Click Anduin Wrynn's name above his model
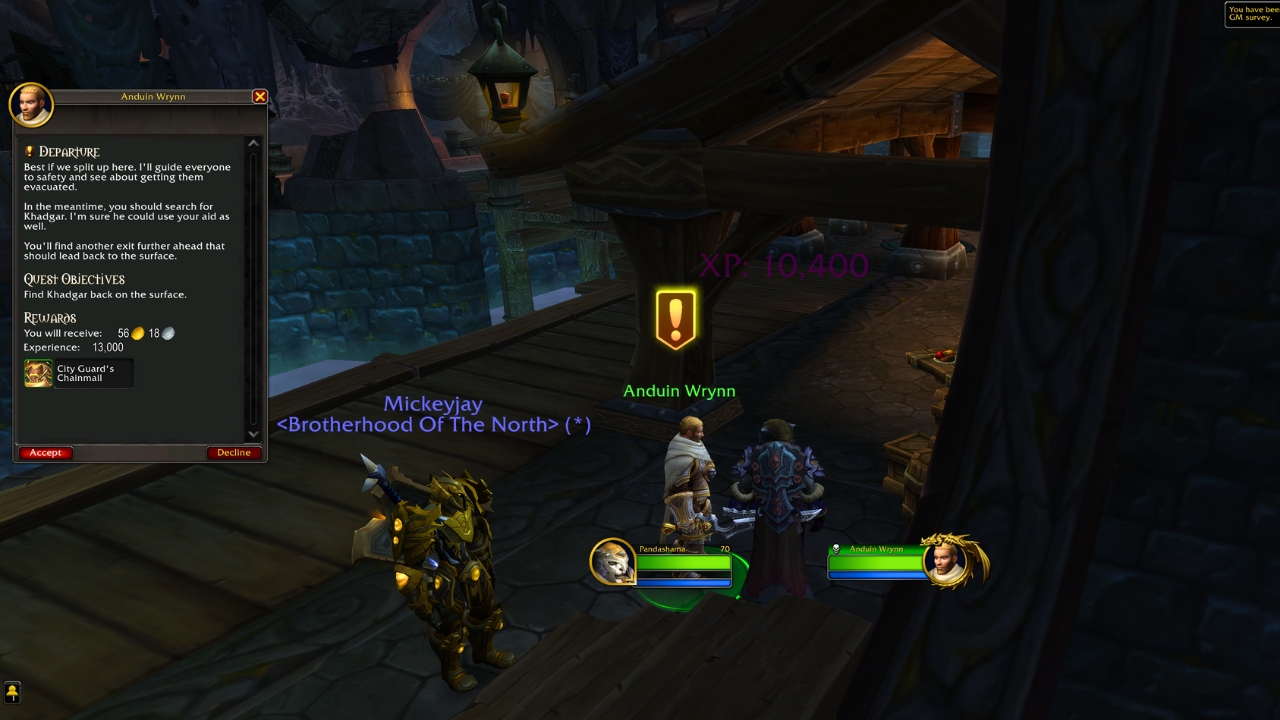 click(679, 390)
